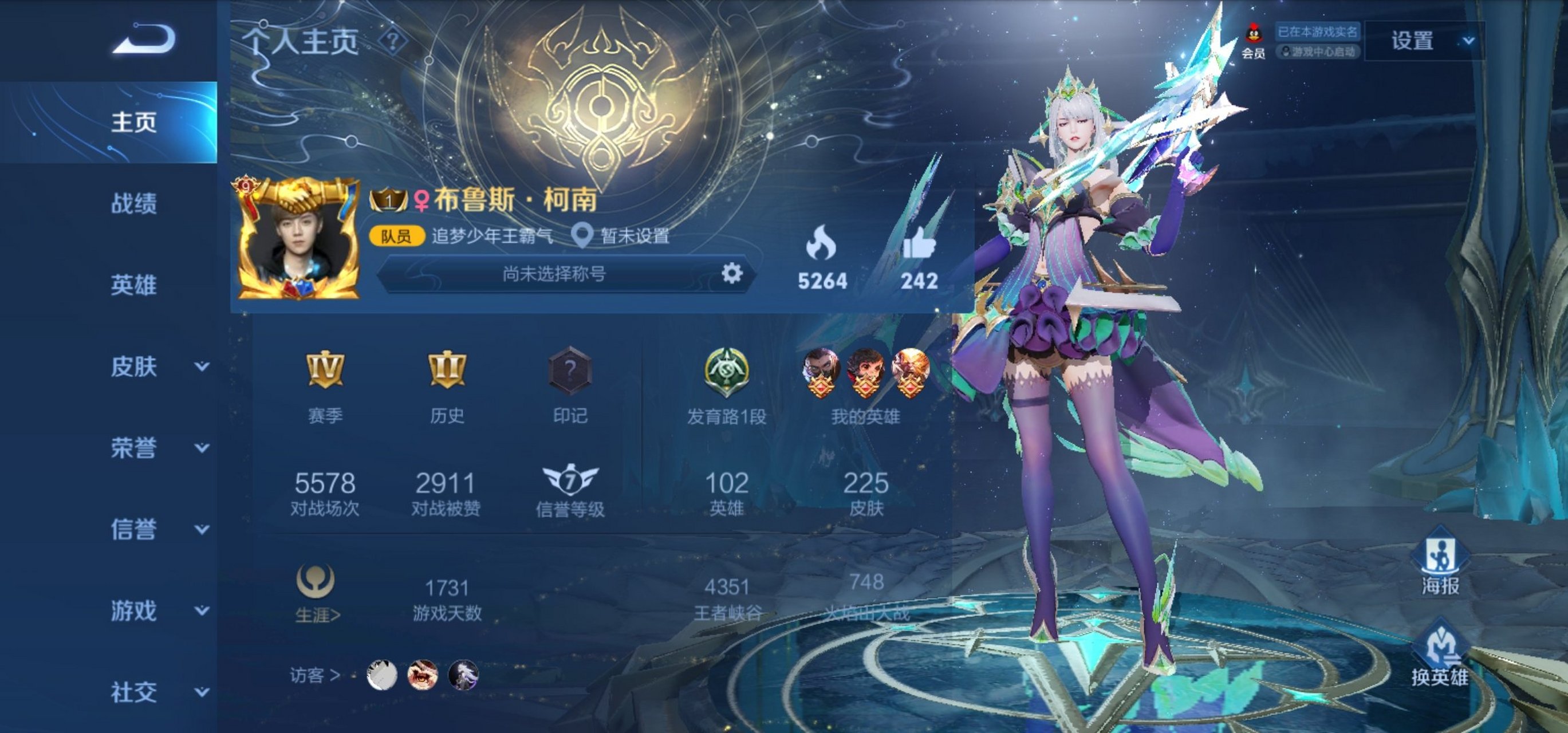Screen dimensions: 1568x733
Task: Open the 英雄 tab in sidebar
Action: [133, 285]
